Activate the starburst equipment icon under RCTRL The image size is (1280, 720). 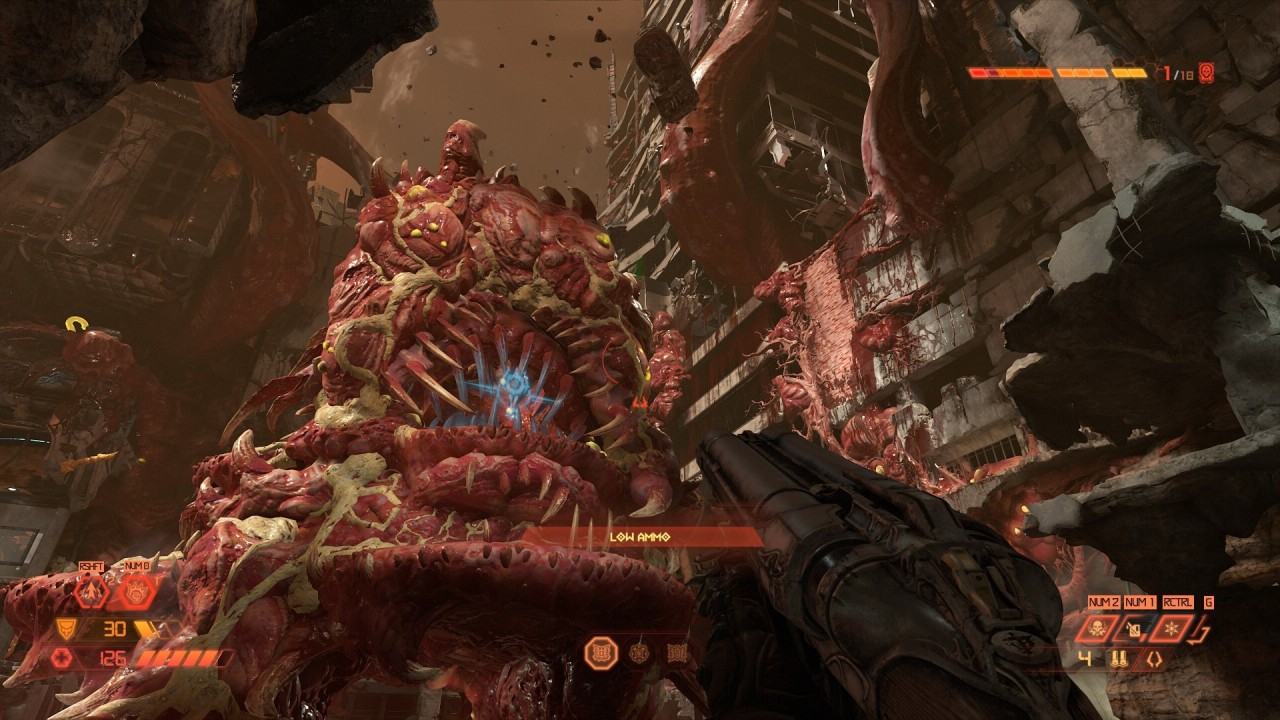point(1171,629)
